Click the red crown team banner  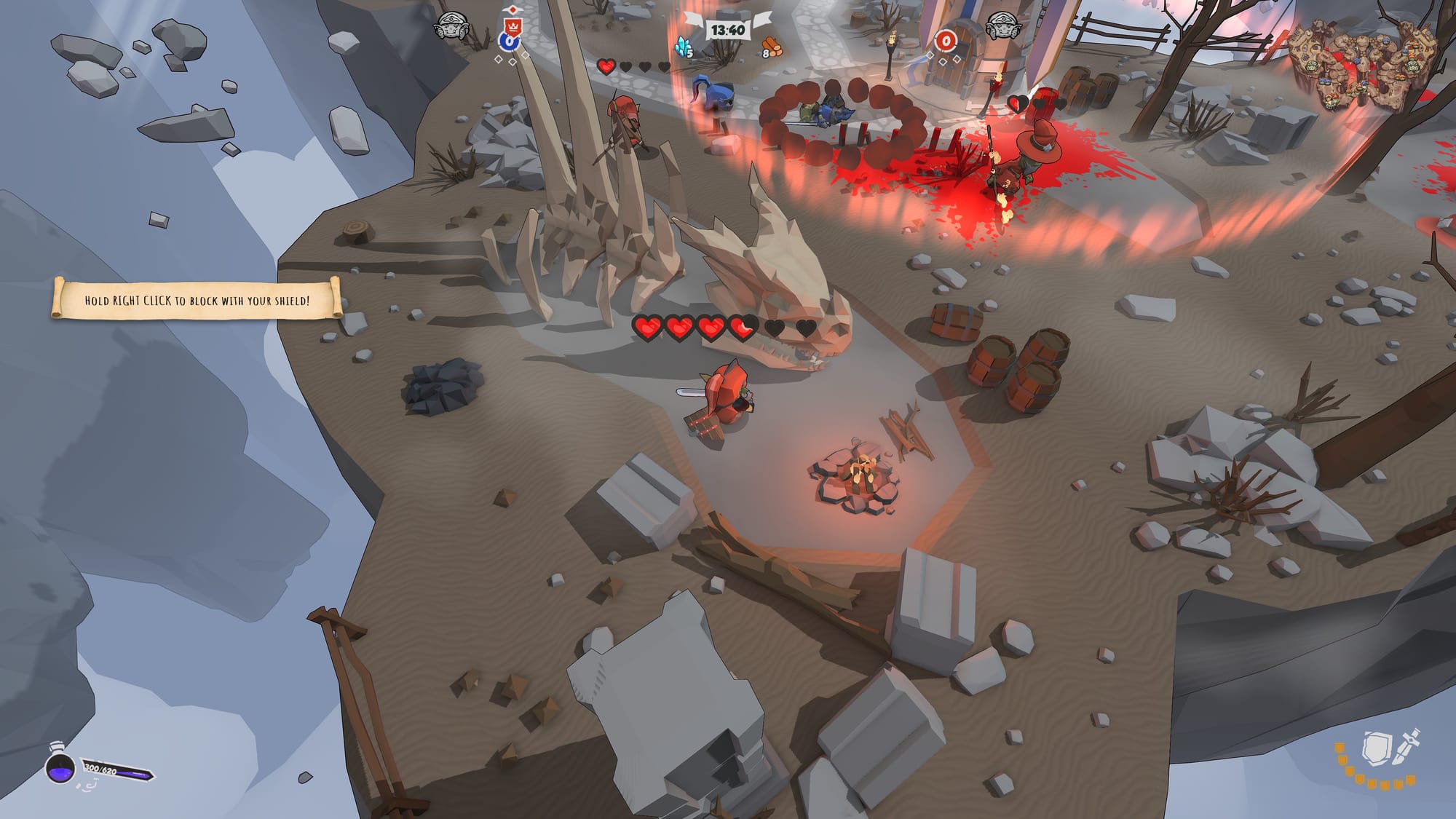(513, 27)
